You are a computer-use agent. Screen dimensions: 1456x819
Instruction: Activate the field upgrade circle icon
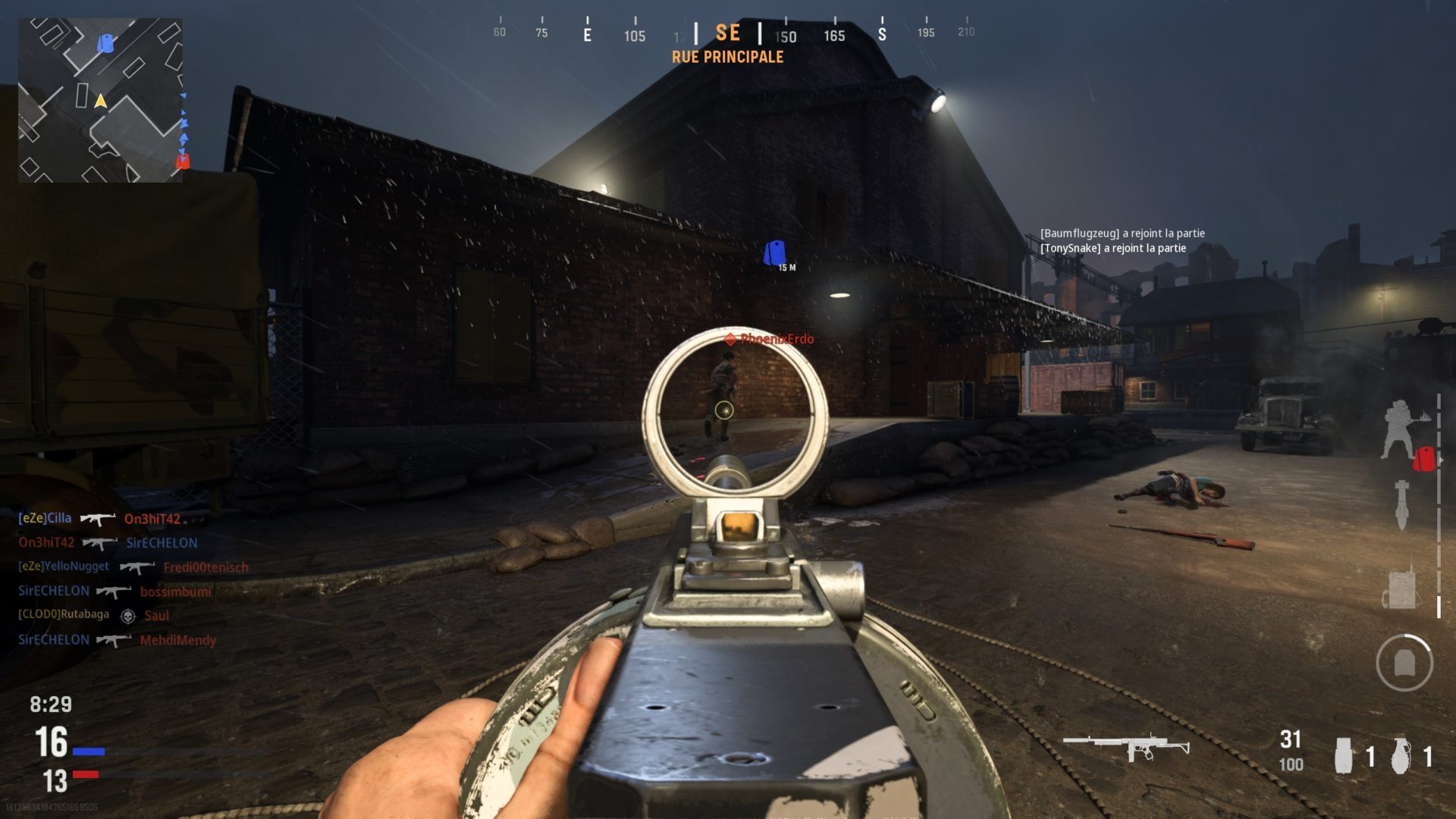(x=1404, y=663)
